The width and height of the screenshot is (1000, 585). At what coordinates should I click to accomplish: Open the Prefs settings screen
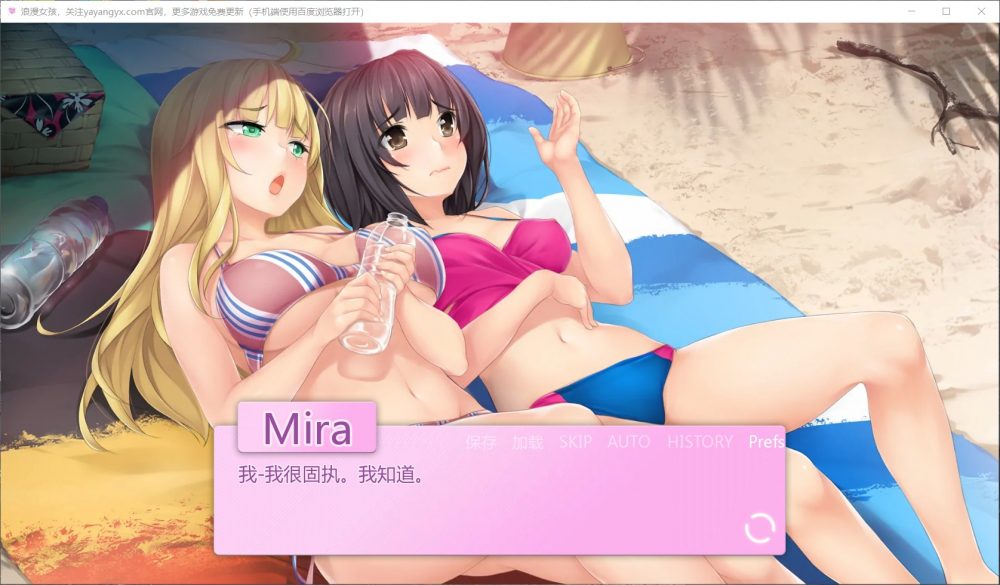pos(765,442)
